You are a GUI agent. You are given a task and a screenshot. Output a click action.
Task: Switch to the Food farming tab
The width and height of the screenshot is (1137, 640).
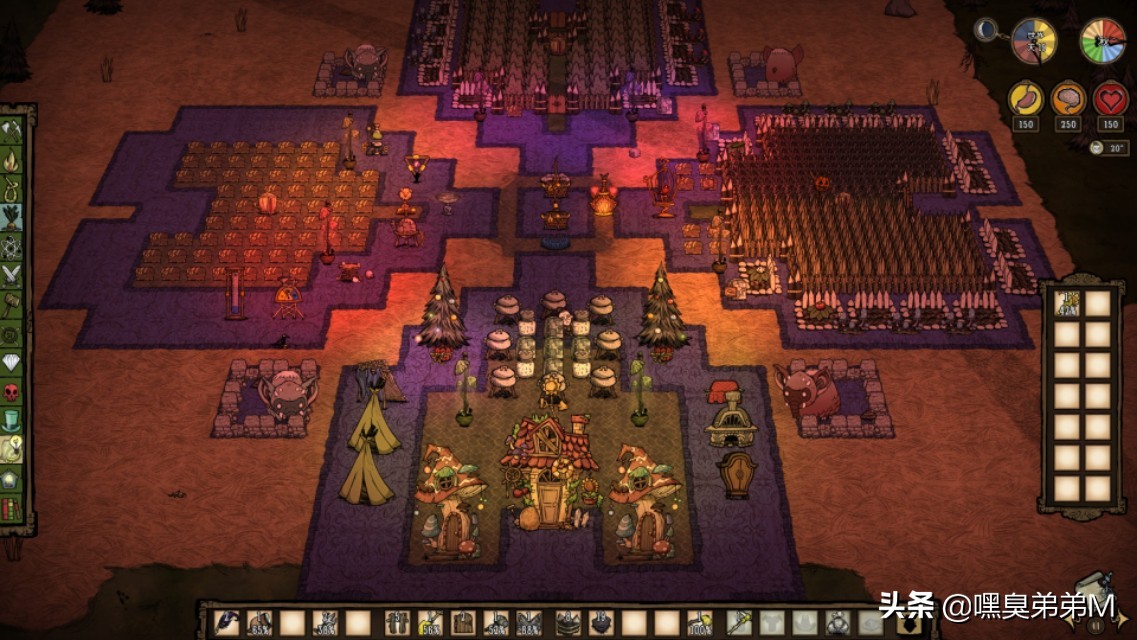point(13,217)
